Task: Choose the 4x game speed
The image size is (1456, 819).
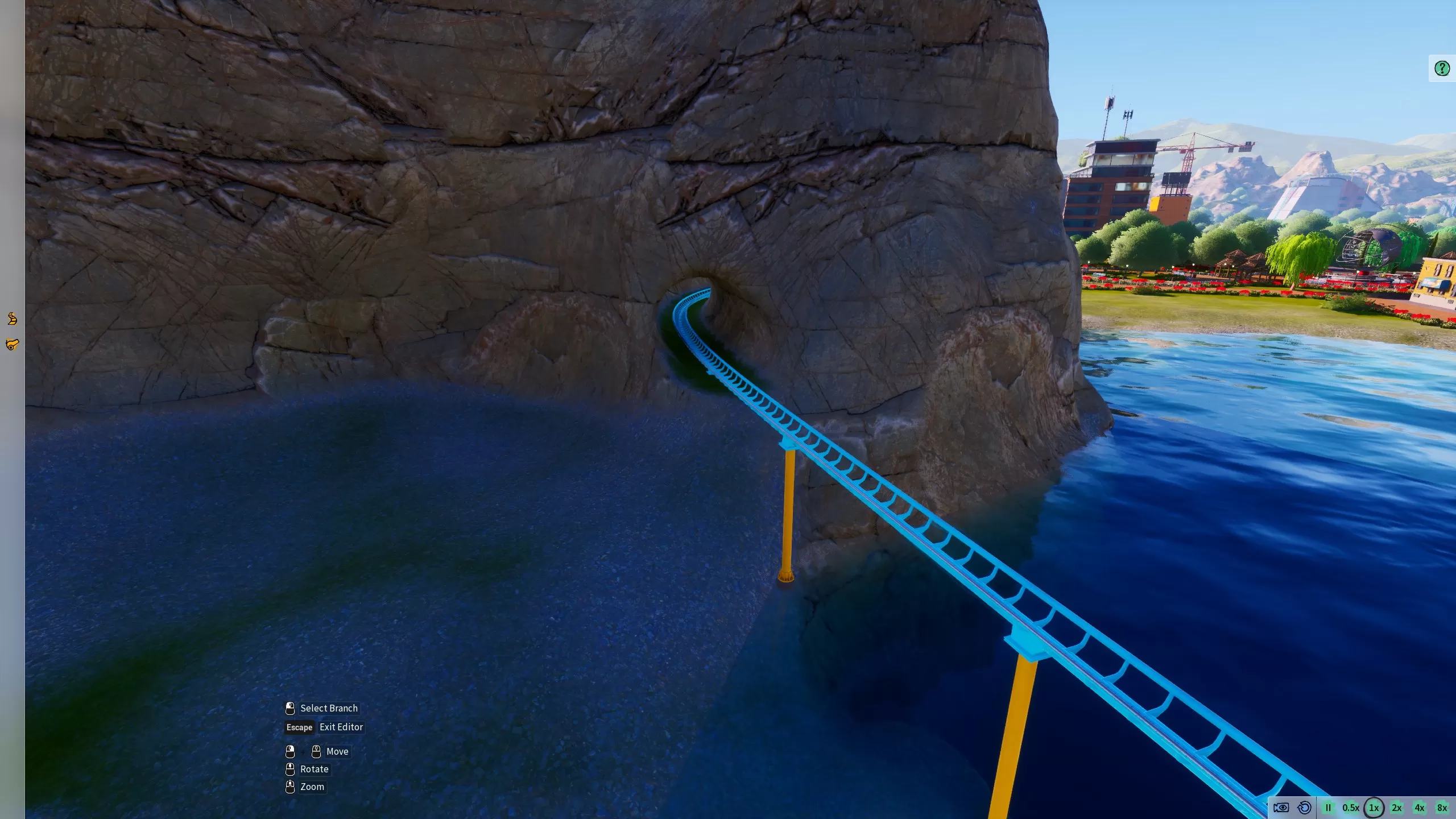Action: click(1420, 808)
